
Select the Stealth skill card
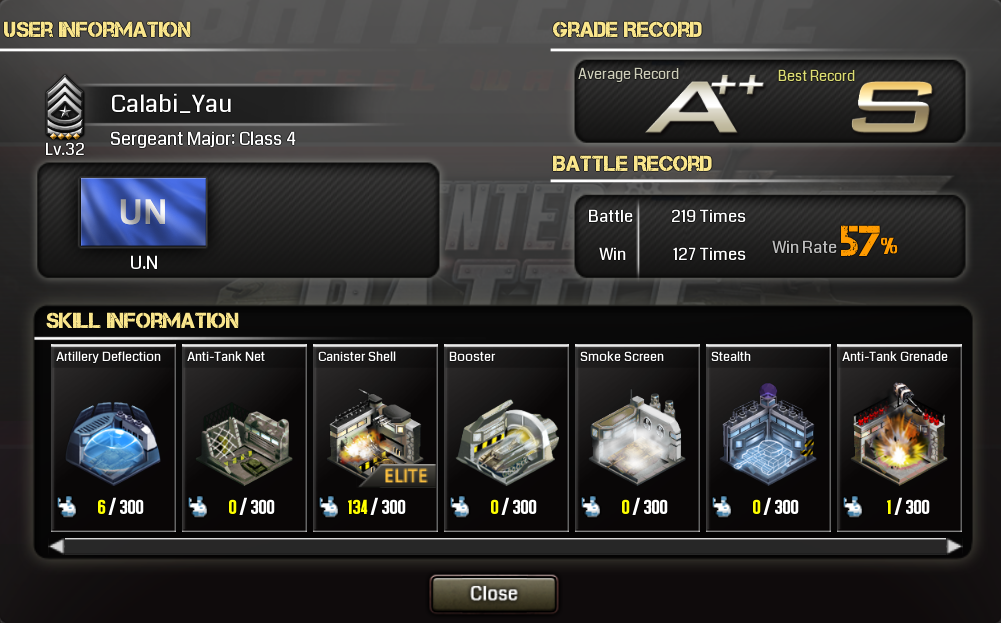768,438
